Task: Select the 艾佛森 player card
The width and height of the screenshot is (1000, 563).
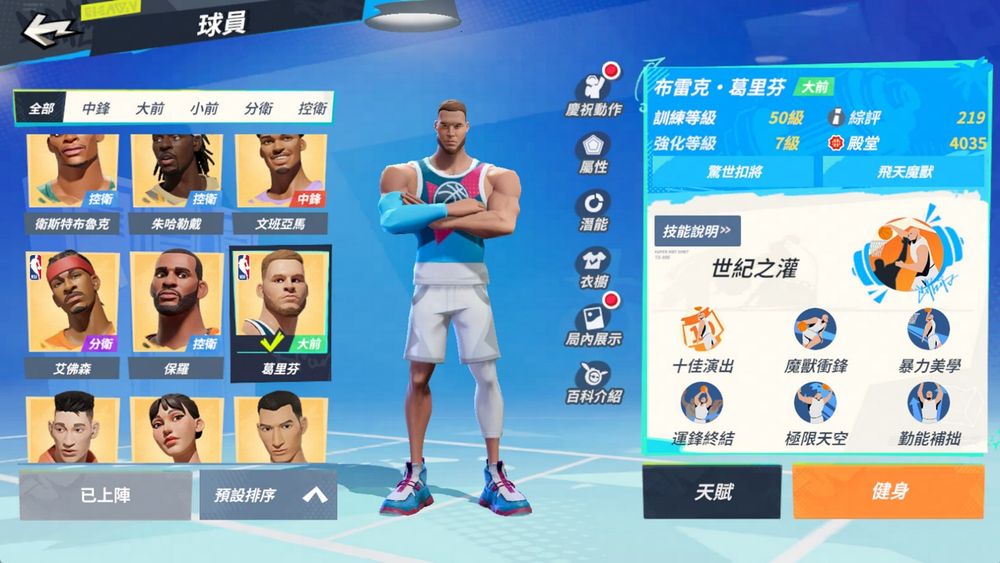Action: pyautogui.click(x=72, y=310)
